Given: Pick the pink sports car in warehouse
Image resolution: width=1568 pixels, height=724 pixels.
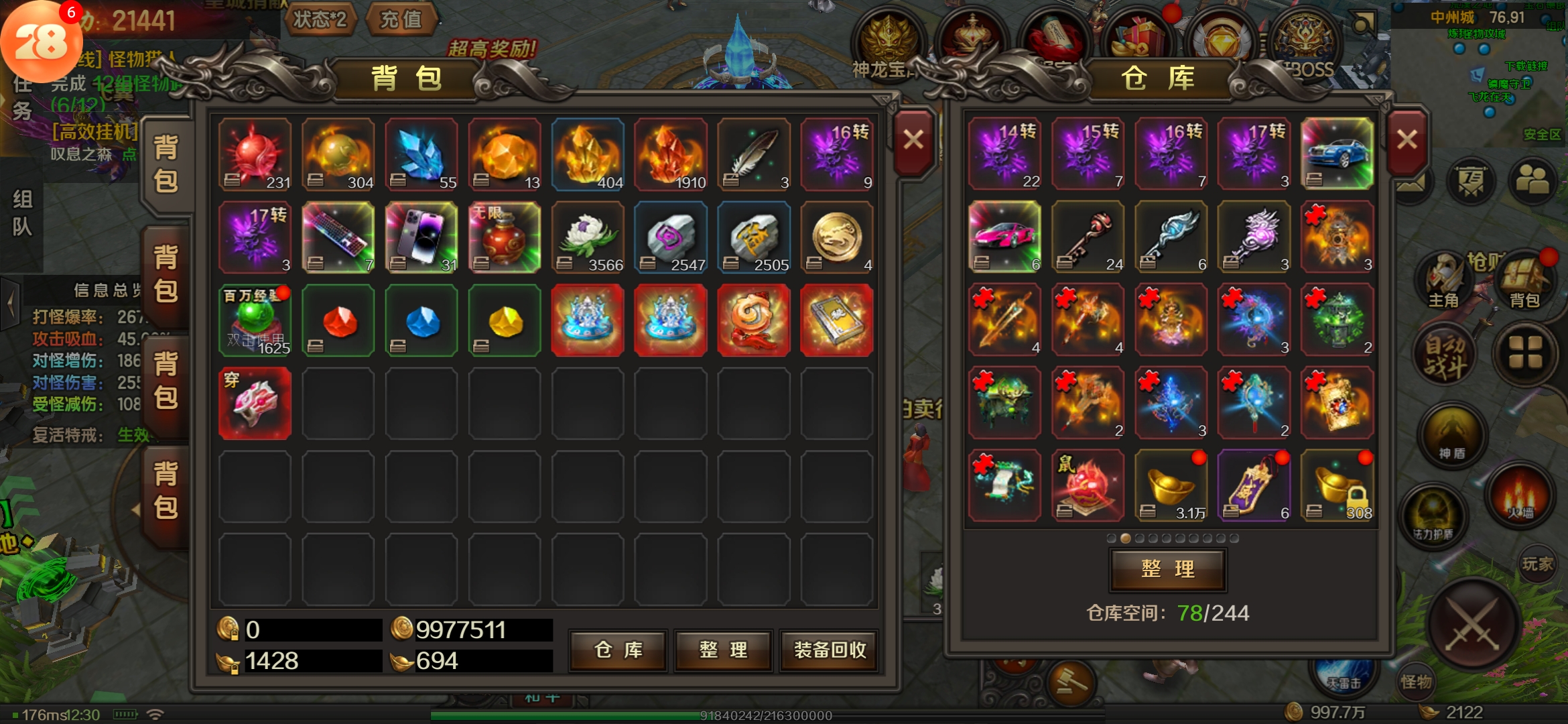Looking at the screenshot, I should [x=1004, y=236].
